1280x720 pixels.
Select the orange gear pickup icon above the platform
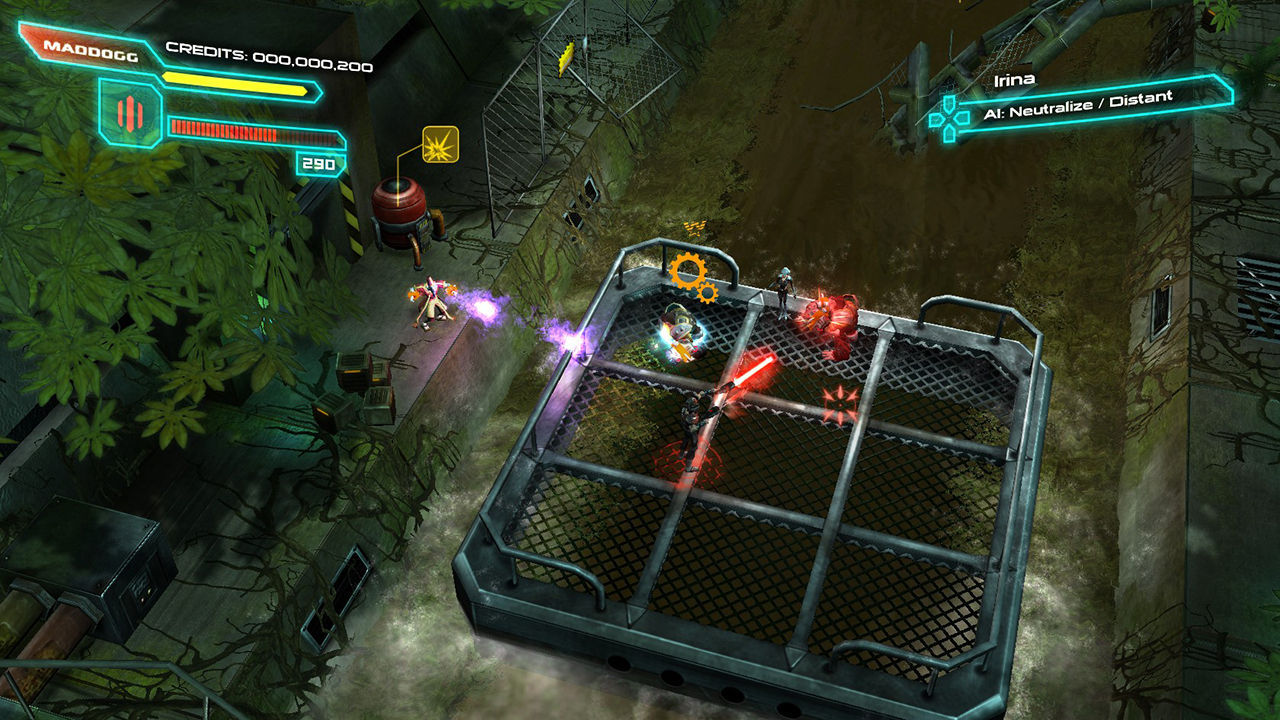point(688,268)
